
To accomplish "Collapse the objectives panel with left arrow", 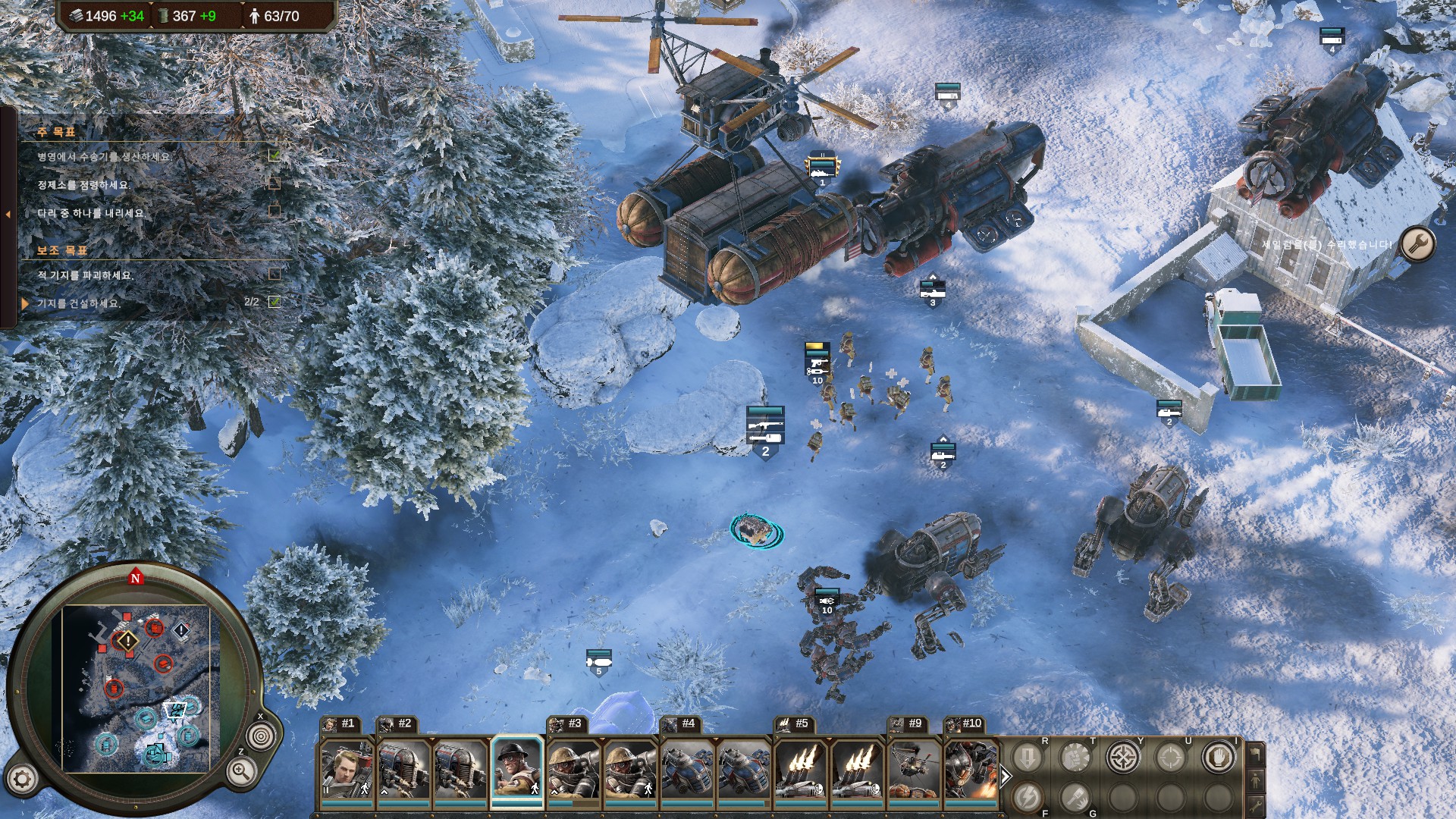I will pos(8,215).
